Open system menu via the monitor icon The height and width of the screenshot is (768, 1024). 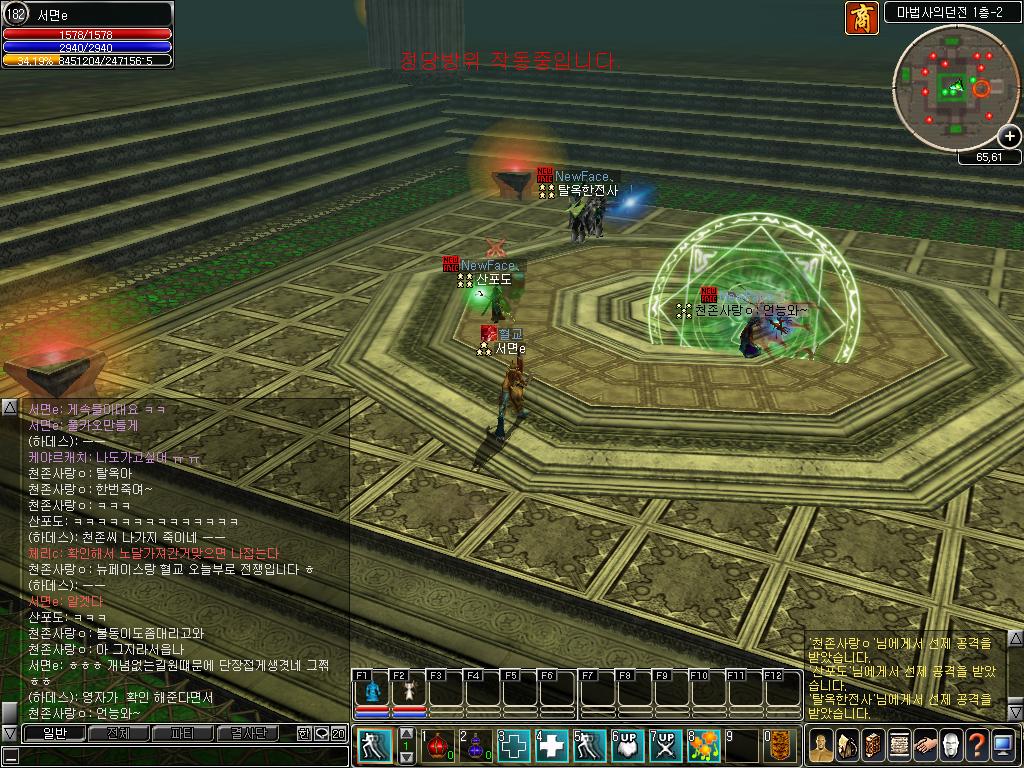tap(1003, 745)
